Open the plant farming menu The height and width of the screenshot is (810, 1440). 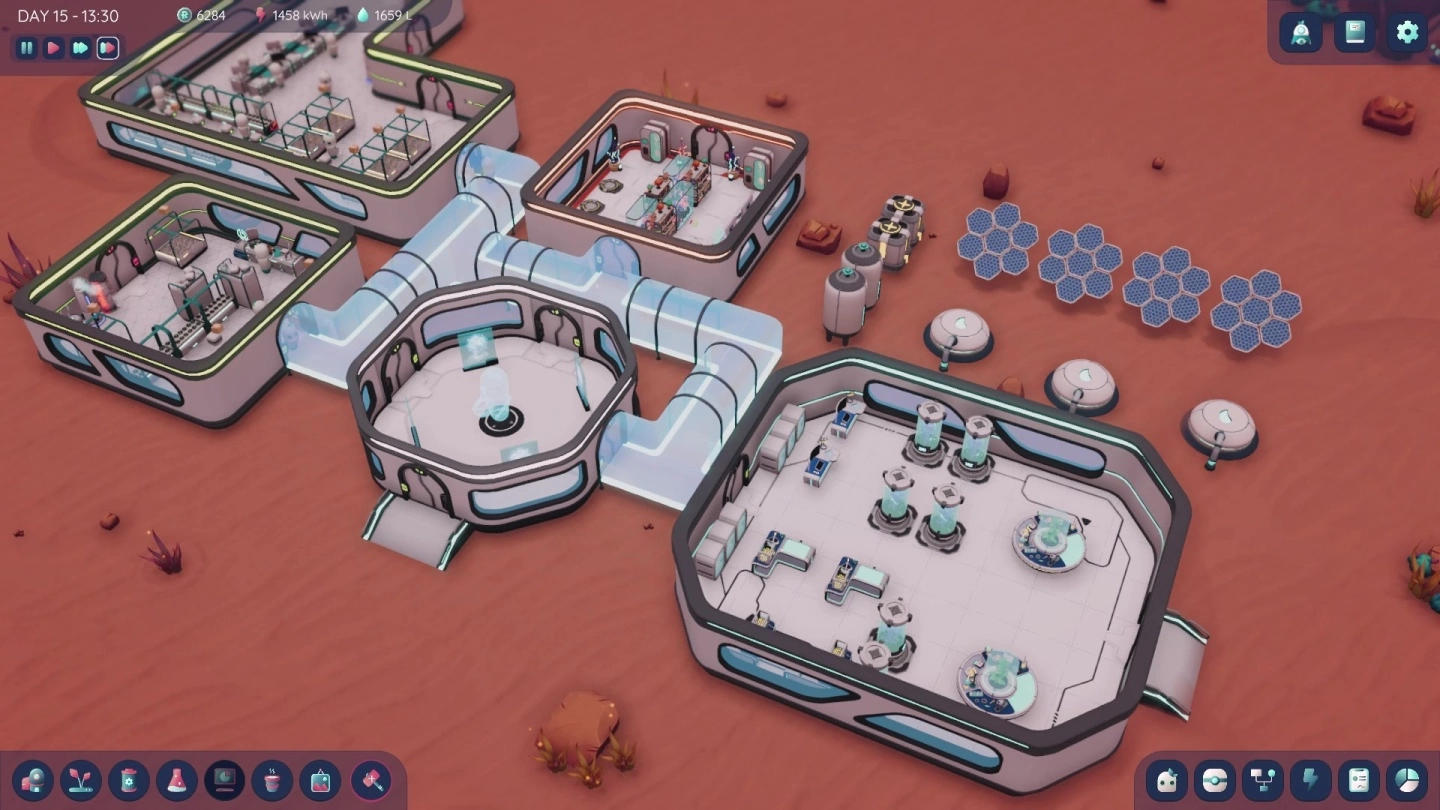tap(80, 781)
